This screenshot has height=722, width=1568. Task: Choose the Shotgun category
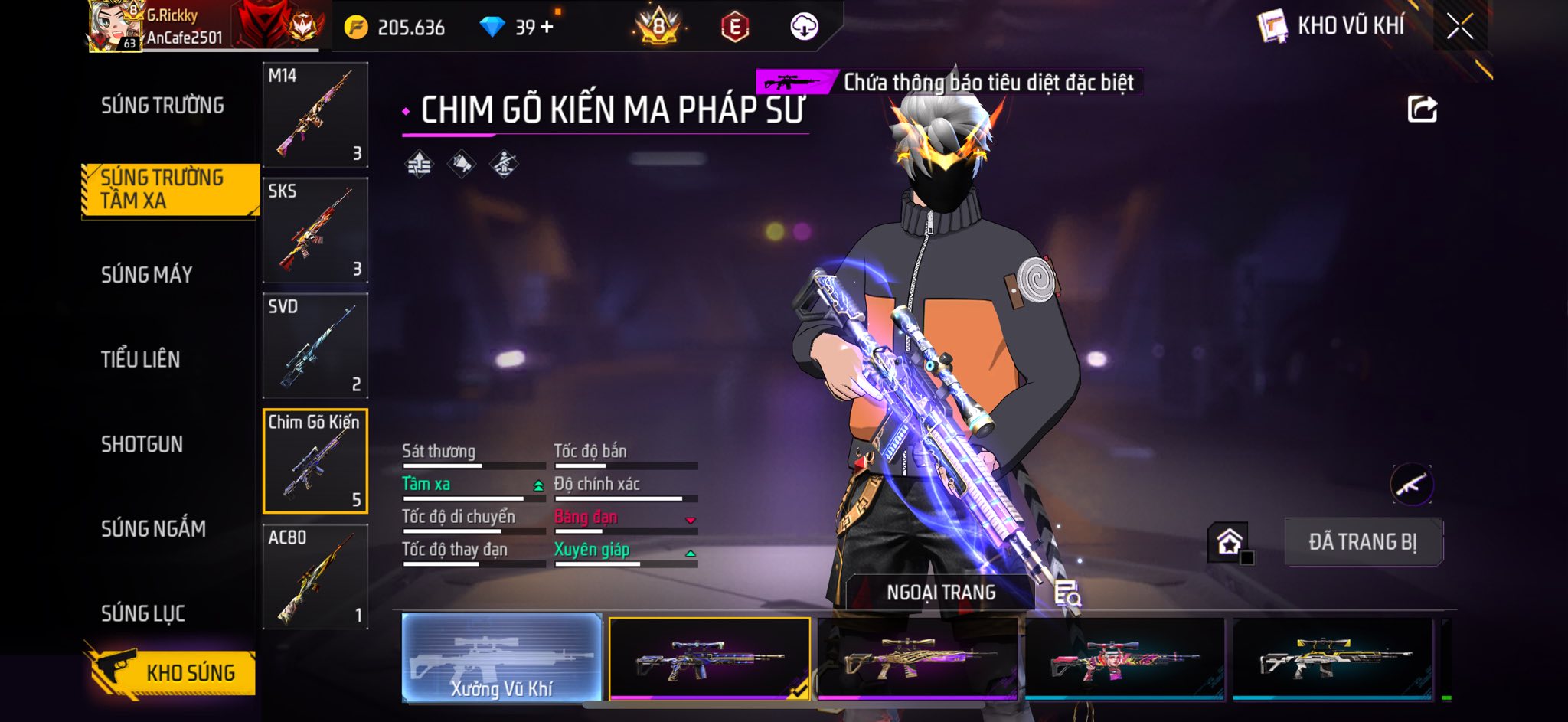(x=142, y=444)
